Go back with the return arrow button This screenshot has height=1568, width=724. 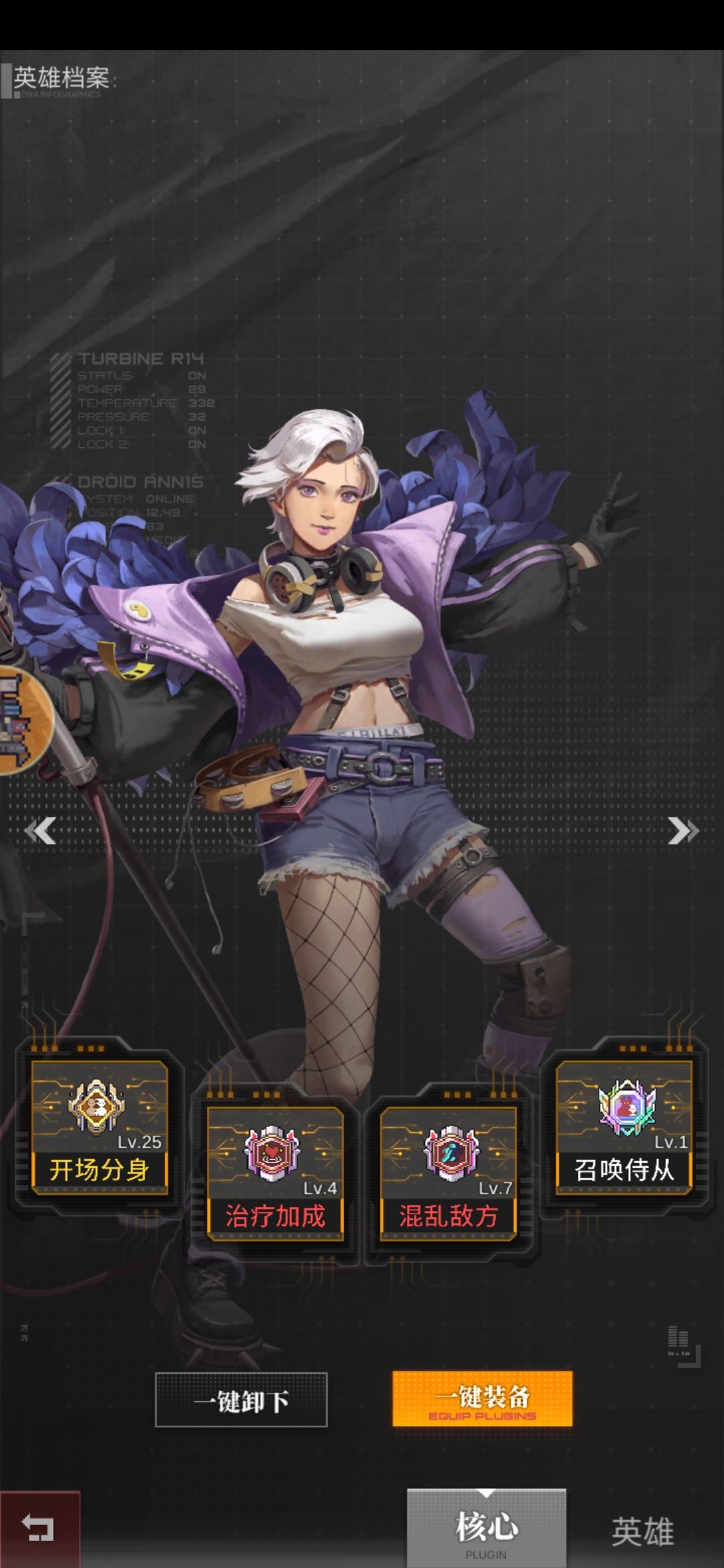39,1530
